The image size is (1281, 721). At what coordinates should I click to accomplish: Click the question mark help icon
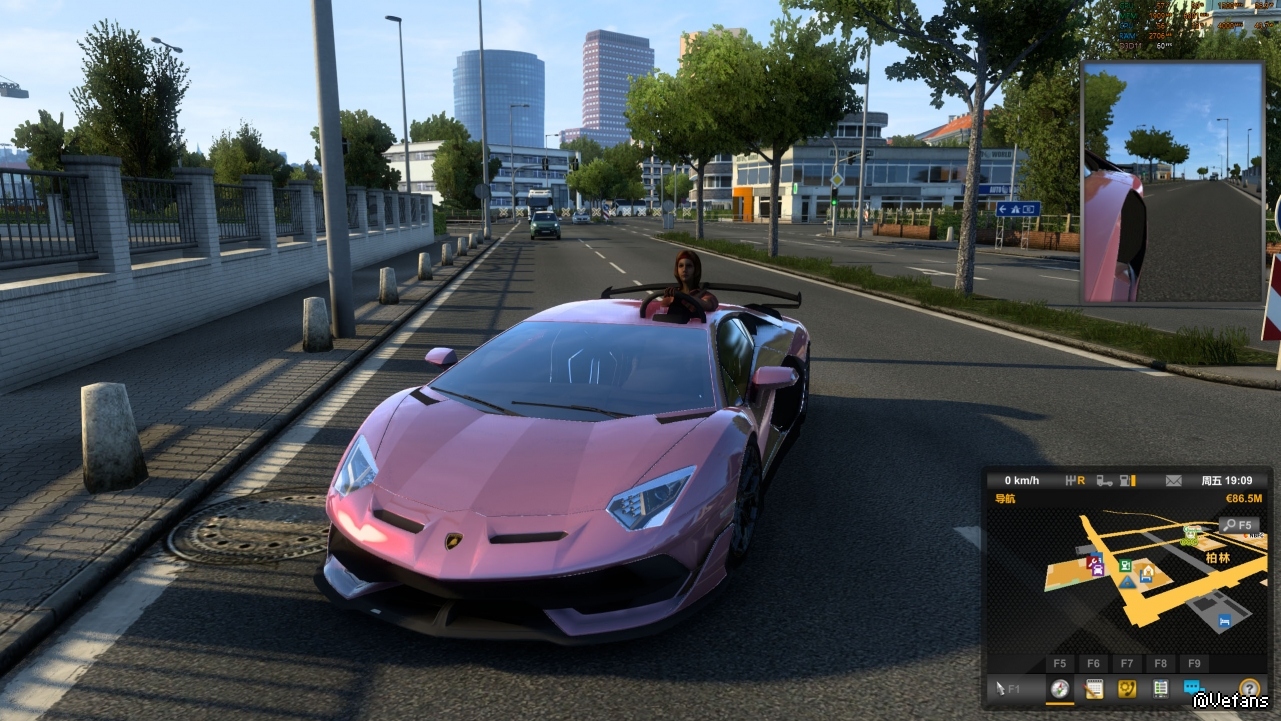(x=1248, y=688)
